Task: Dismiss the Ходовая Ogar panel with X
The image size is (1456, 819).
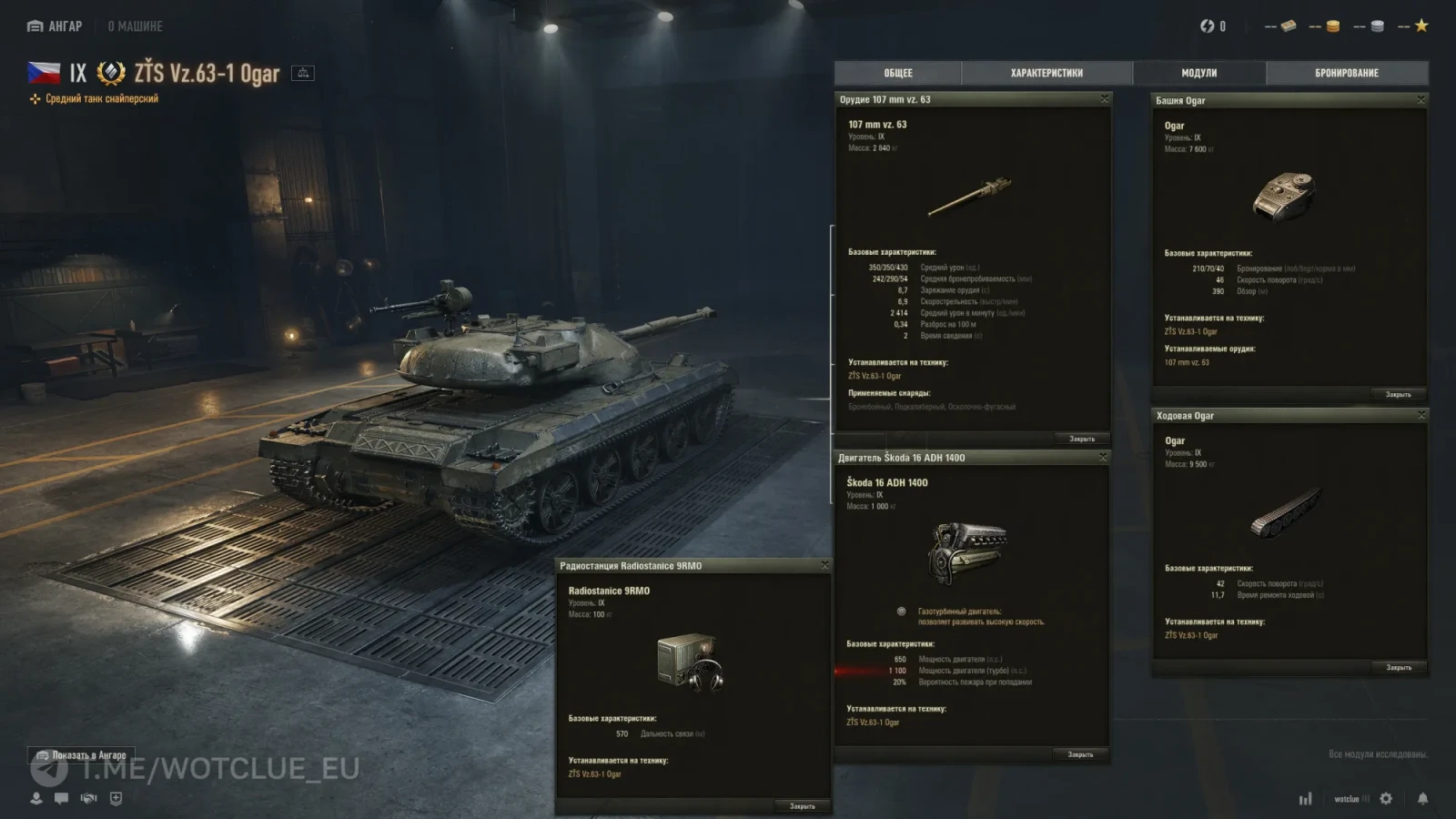Action: pyautogui.click(x=1421, y=415)
